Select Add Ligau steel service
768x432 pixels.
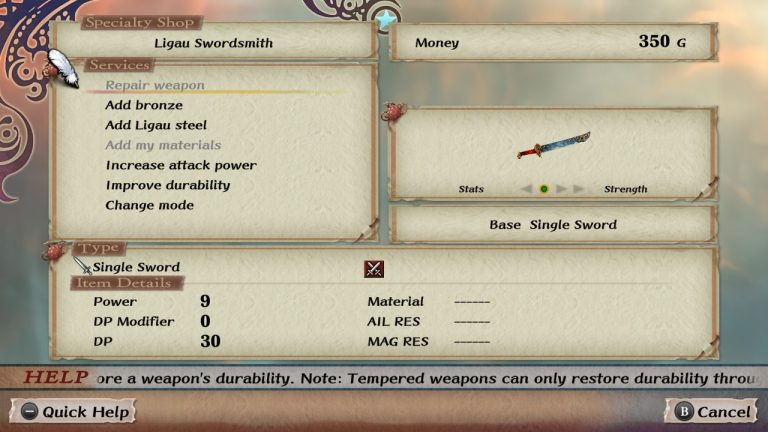coord(156,125)
